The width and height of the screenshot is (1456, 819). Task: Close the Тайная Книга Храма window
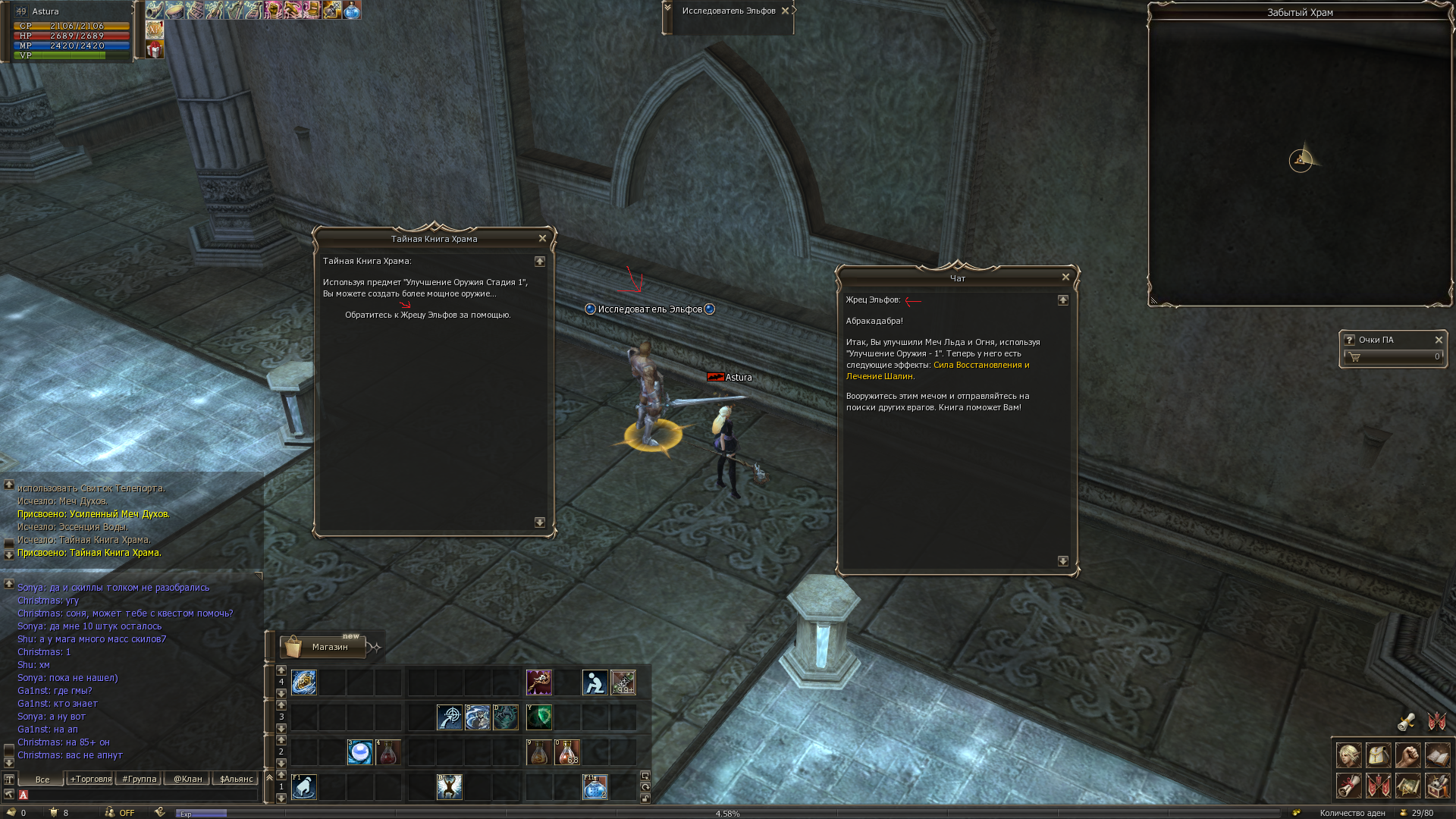tap(542, 238)
